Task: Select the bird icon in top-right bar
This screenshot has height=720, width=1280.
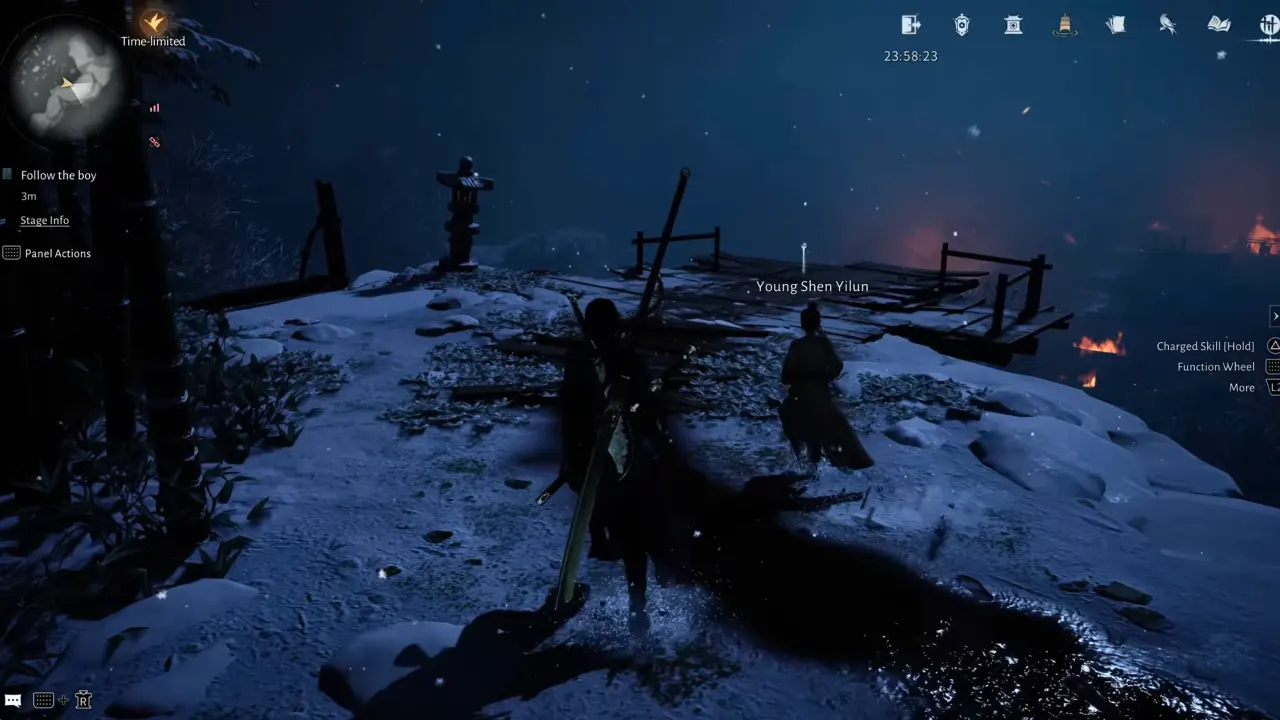Action: click(1168, 25)
